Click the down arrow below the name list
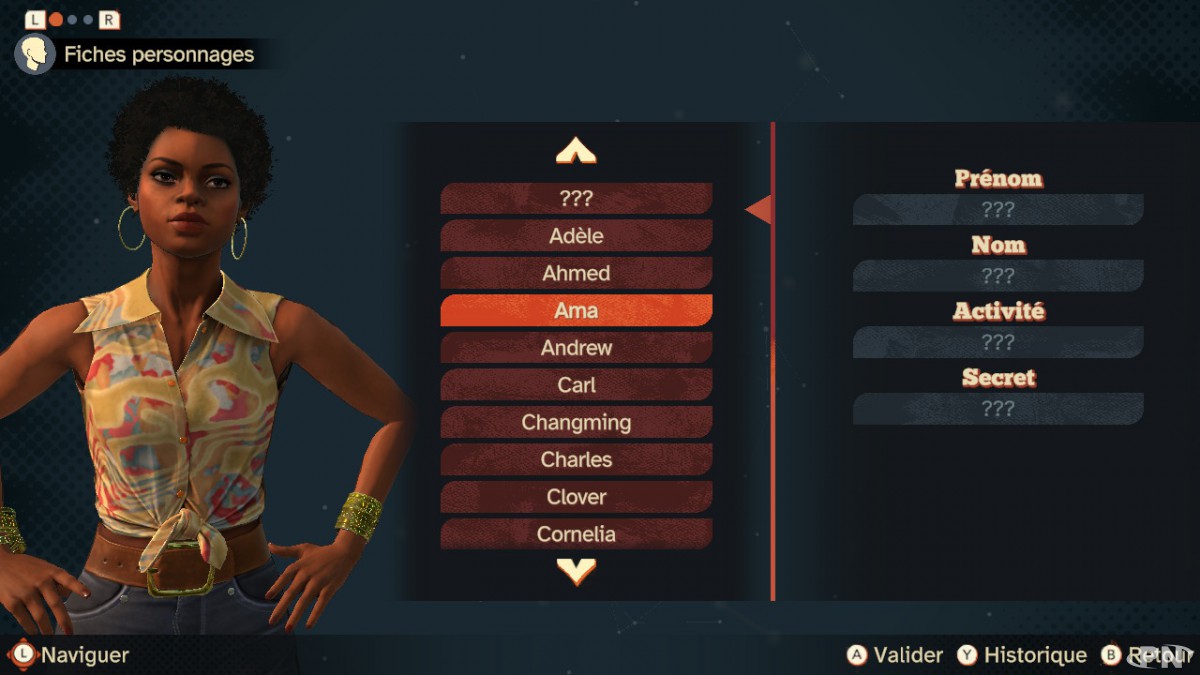The height and width of the screenshot is (675, 1200). pos(576,571)
